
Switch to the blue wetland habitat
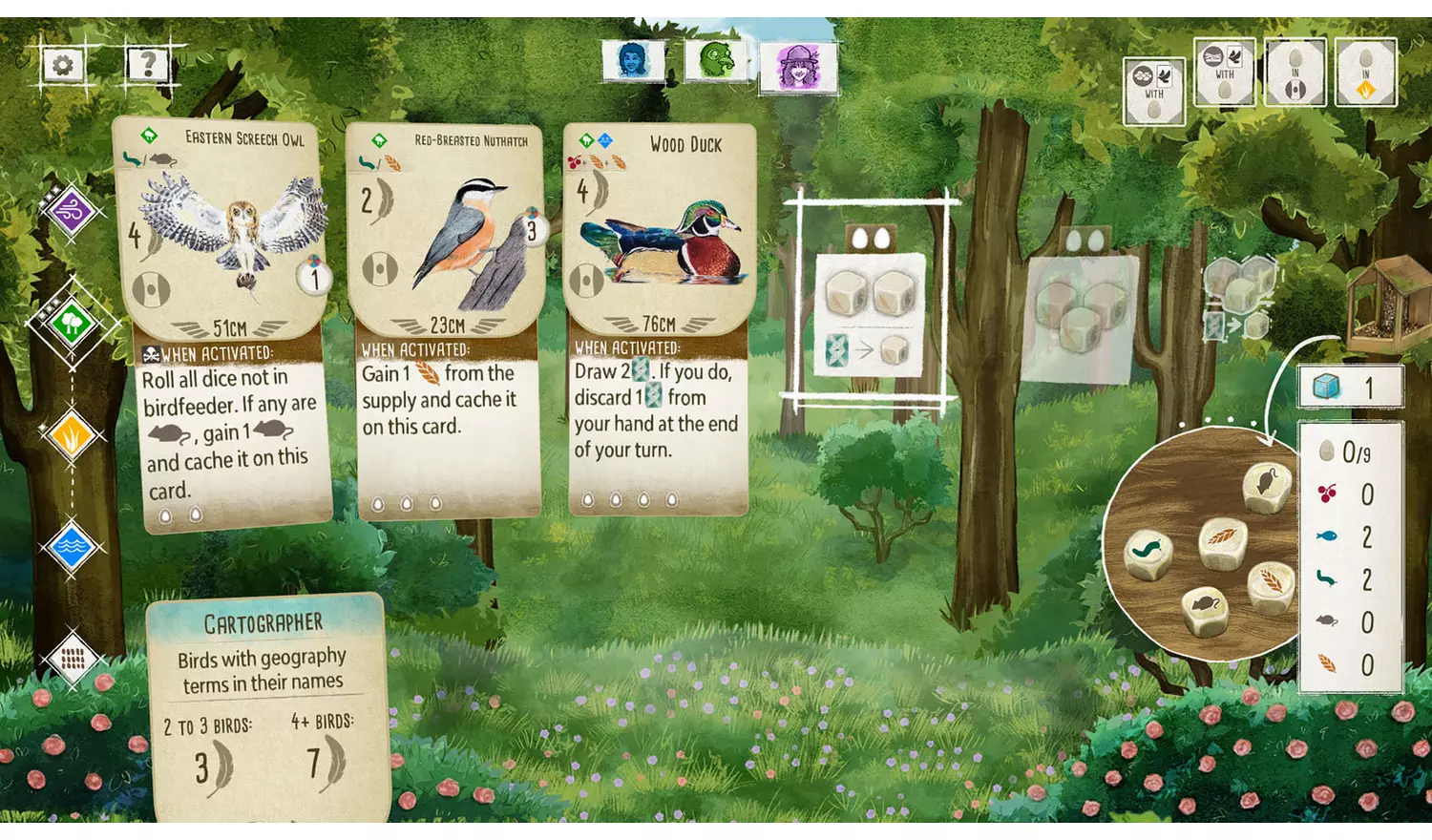pyautogui.click(x=72, y=548)
